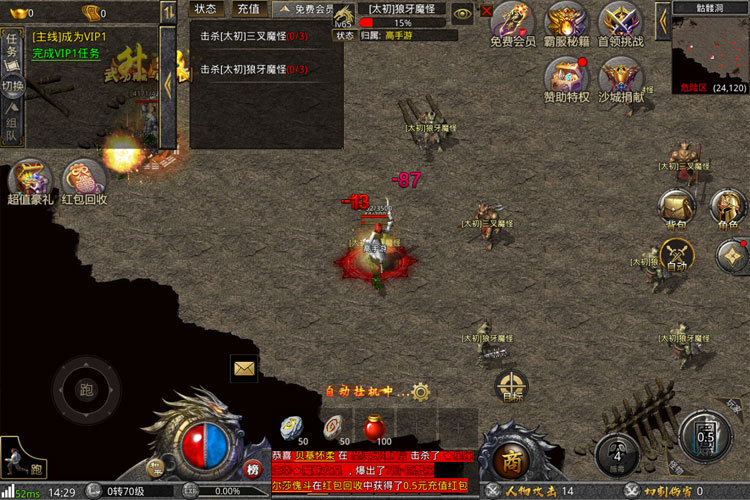Open the 背包 backpack

click(x=677, y=209)
